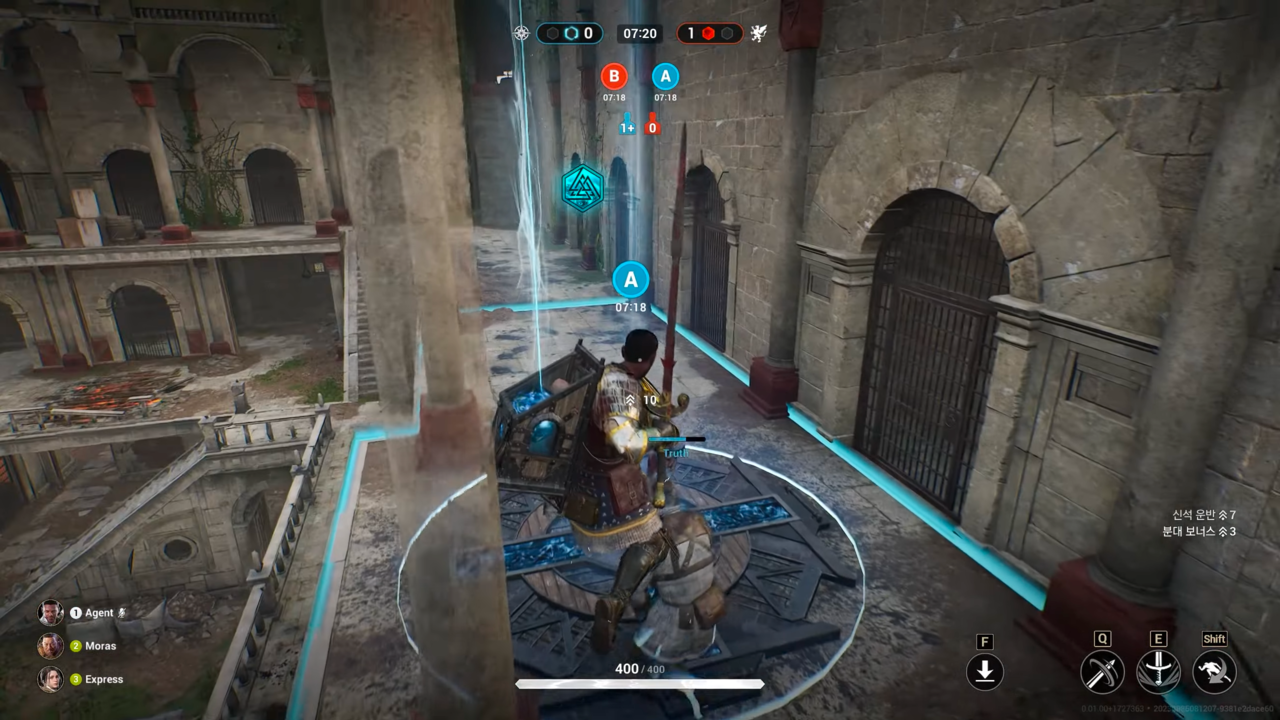
Task: Select the red B objective marker
Action: [614, 76]
